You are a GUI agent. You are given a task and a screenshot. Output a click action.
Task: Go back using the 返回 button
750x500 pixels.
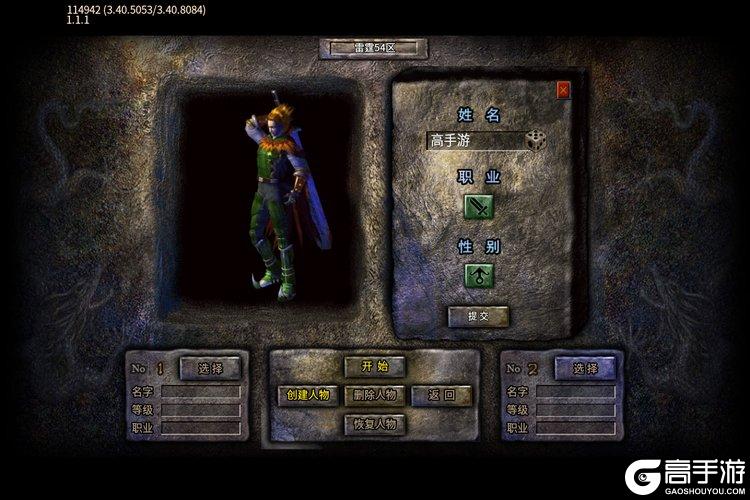pyautogui.click(x=440, y=396)
